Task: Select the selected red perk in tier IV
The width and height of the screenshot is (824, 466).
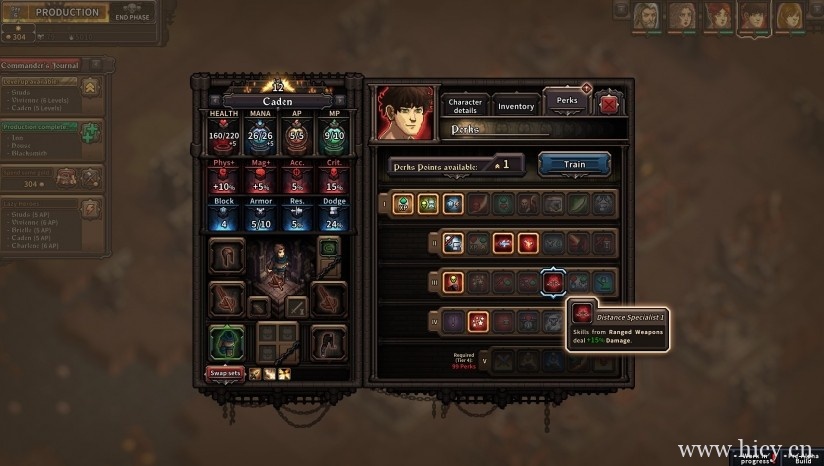Action: (x=480, y=322)
